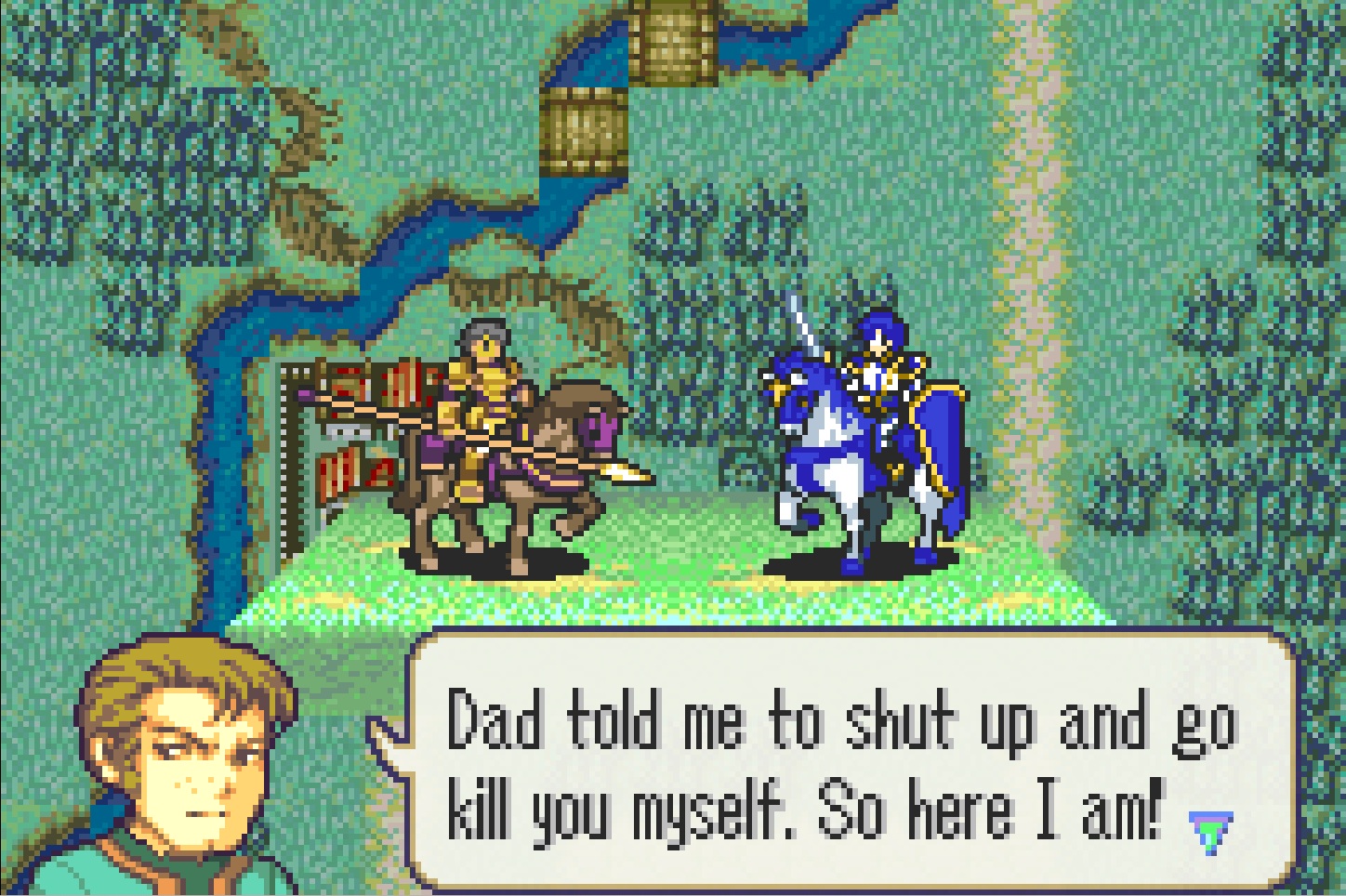Click the dialogue continue arrow indicator
Image resolution: width=1346 pixels, height=896 pixels.
click(1210, 831)
